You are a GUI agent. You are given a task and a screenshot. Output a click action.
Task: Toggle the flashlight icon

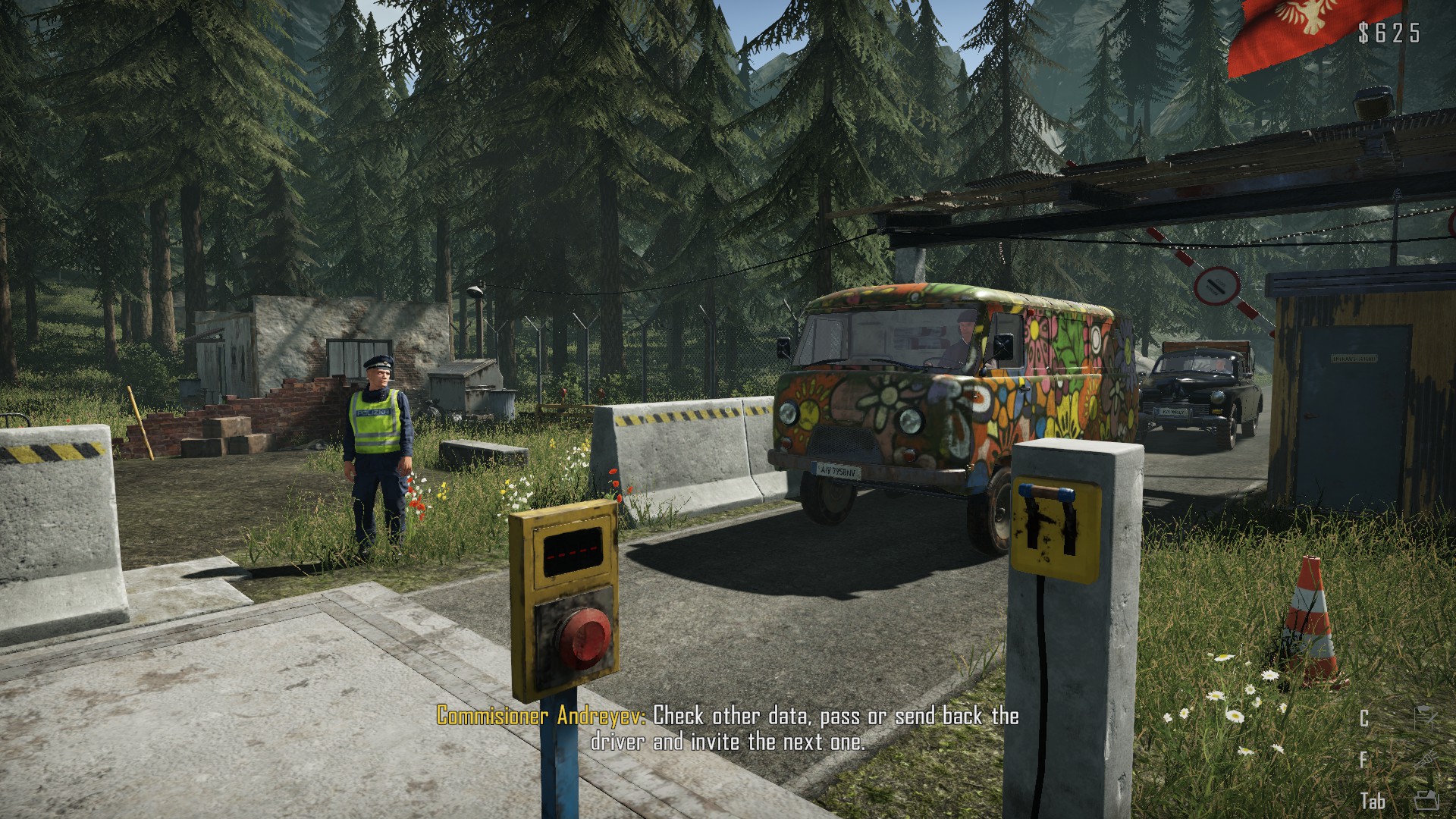[1425, 759]
